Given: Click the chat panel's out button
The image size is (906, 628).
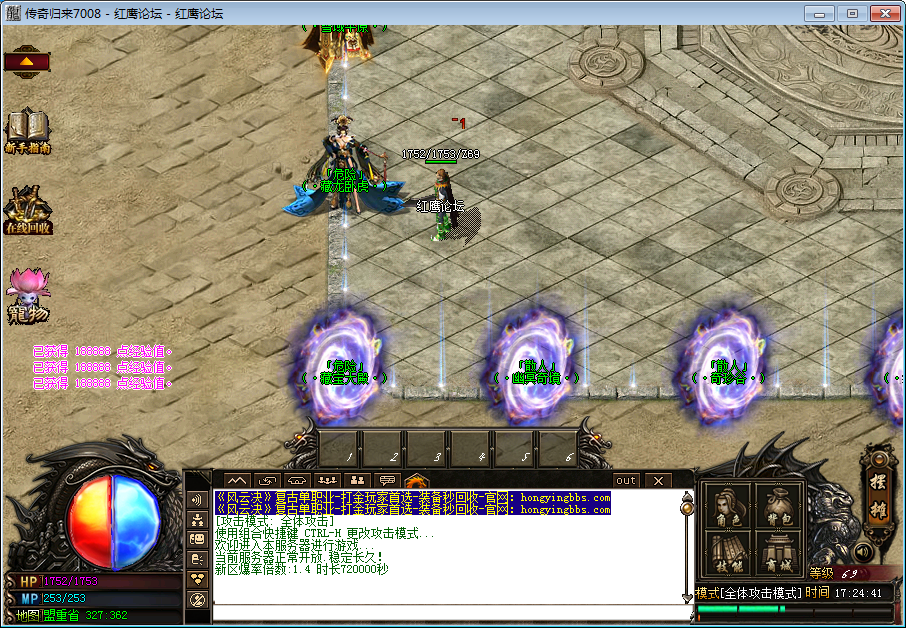Looking at the screenshot, I should [625, 481].
